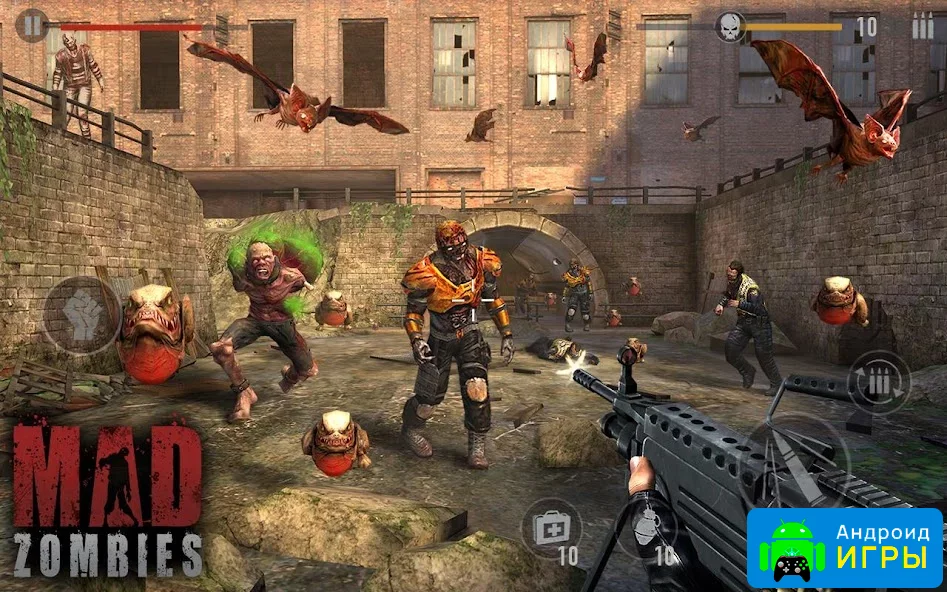This screenshot has height=592, width=947.
Task: Throw a grenade with the grenade button
Action: coord(646,527)
